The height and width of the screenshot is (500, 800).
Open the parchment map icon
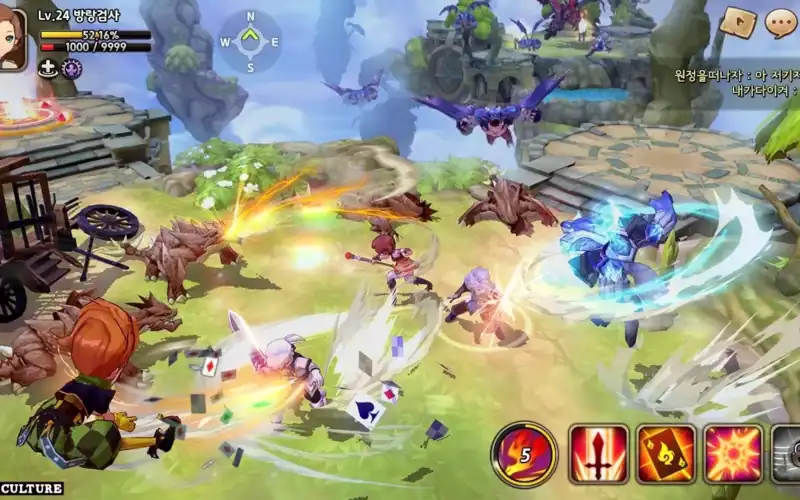click(x=738, y=22)
